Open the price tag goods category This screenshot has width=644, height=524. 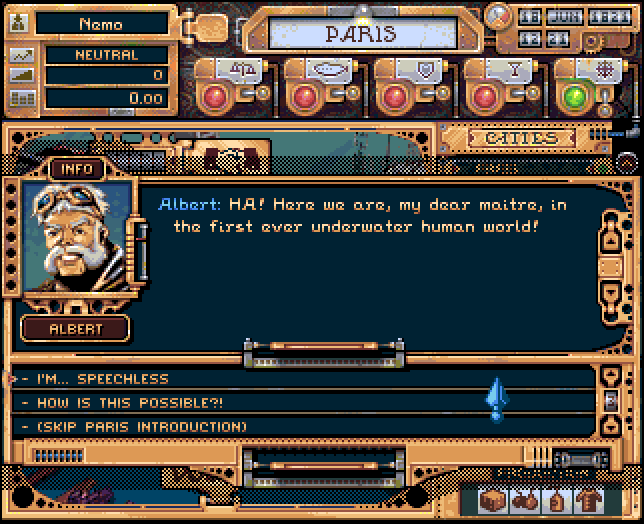click(555, 501)
